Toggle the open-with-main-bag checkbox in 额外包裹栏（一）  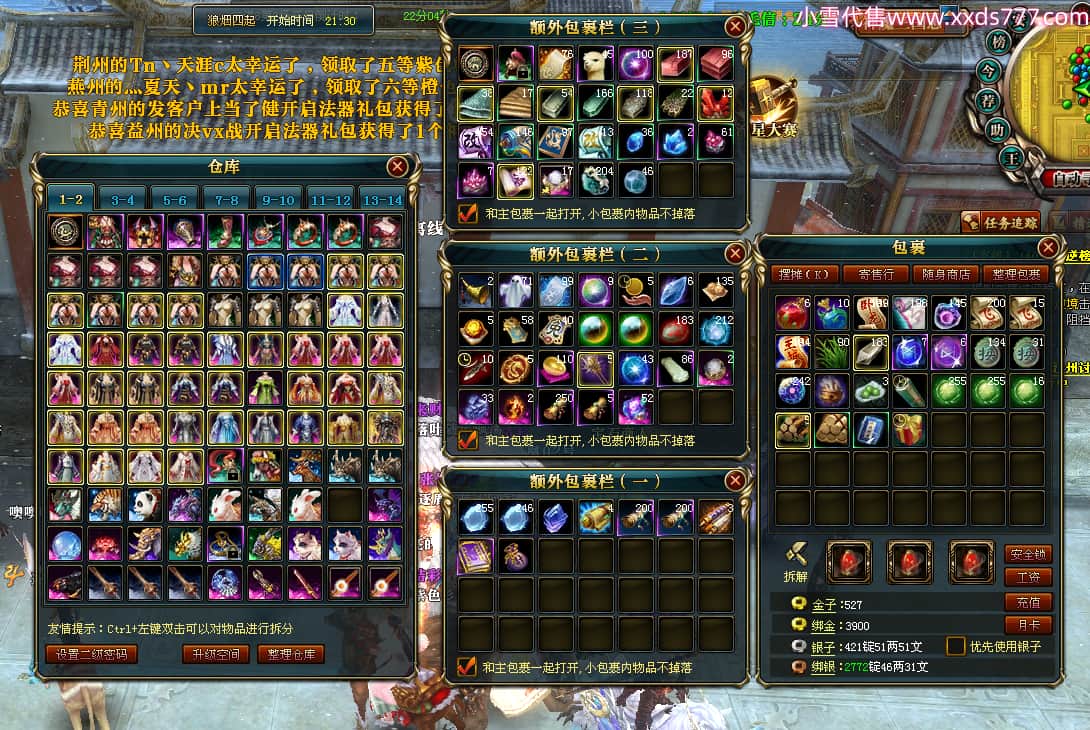click(466, 666)
